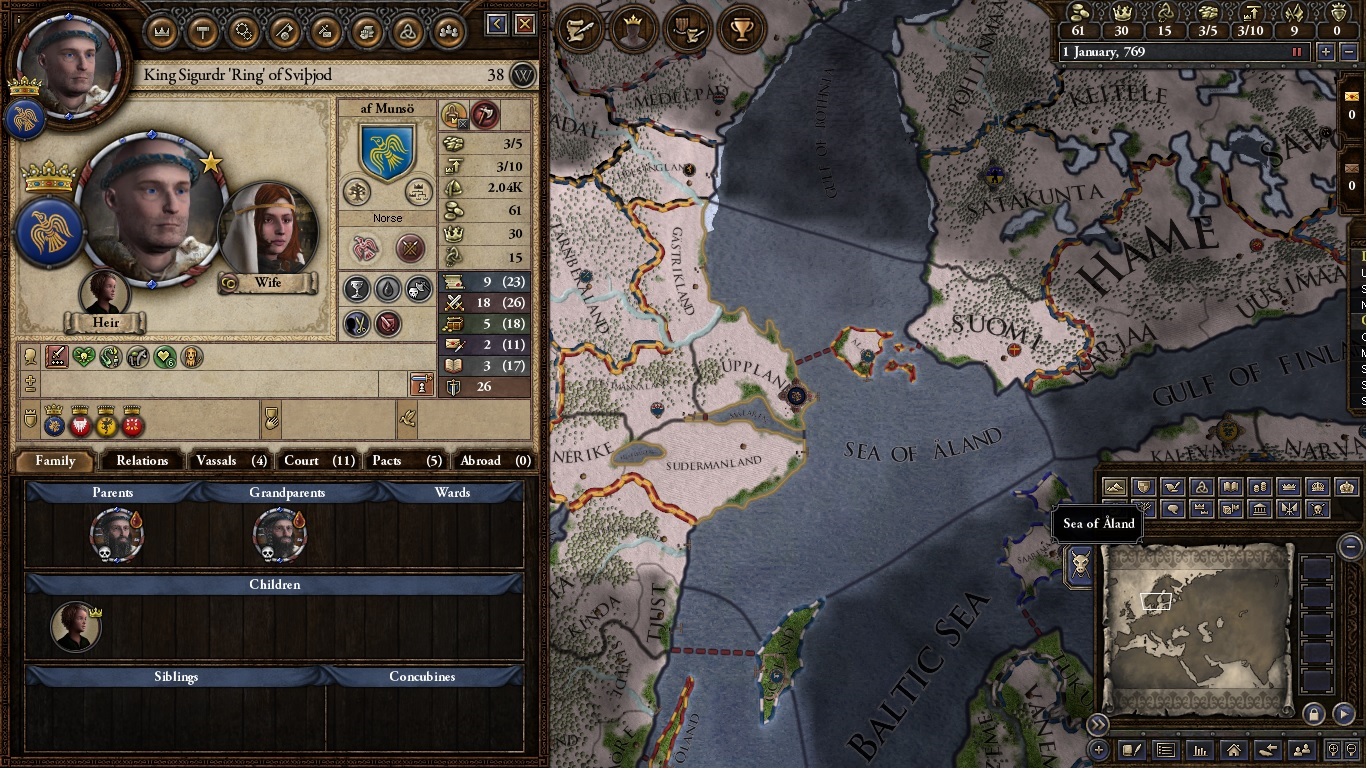The height and width of the screenshot is (770, 1367).
Task: Click the world minimap
Action: [1197, 627]
